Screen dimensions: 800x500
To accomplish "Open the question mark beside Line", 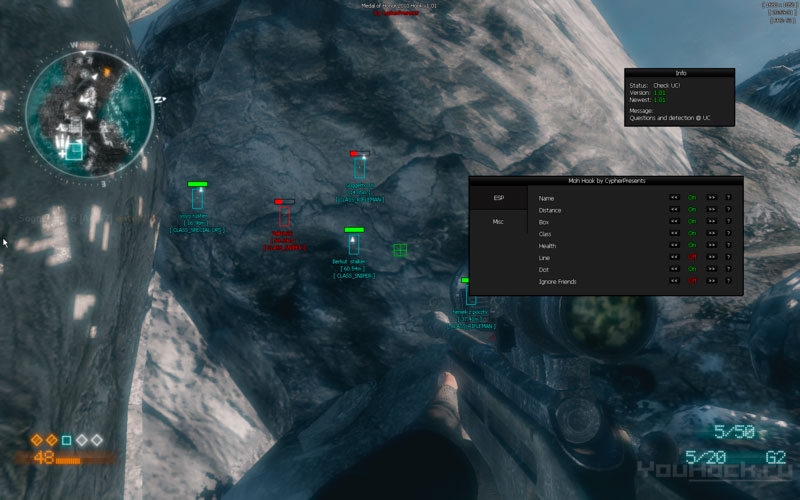I will point(728,258).
